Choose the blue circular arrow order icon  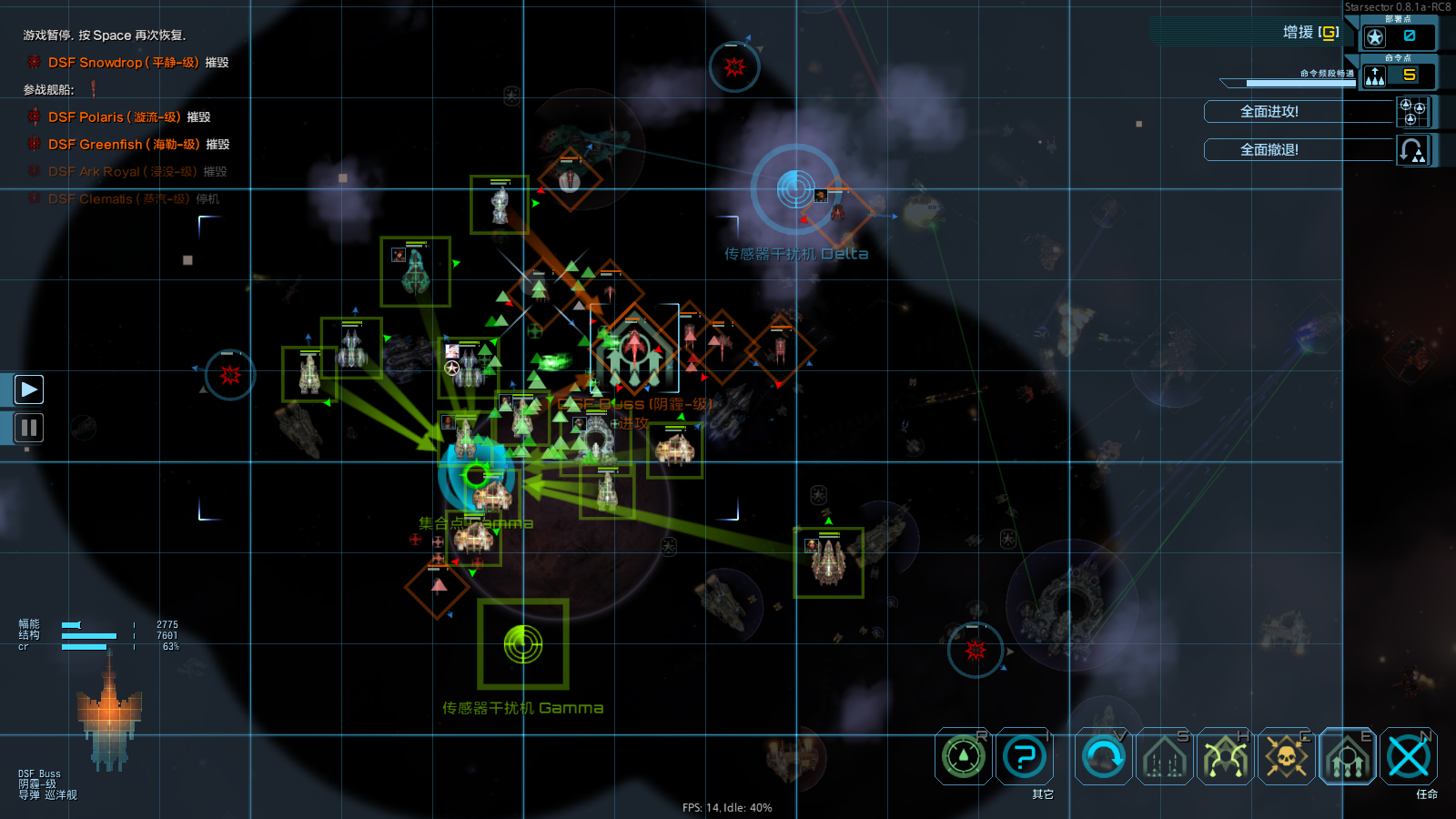(1104, 756)
